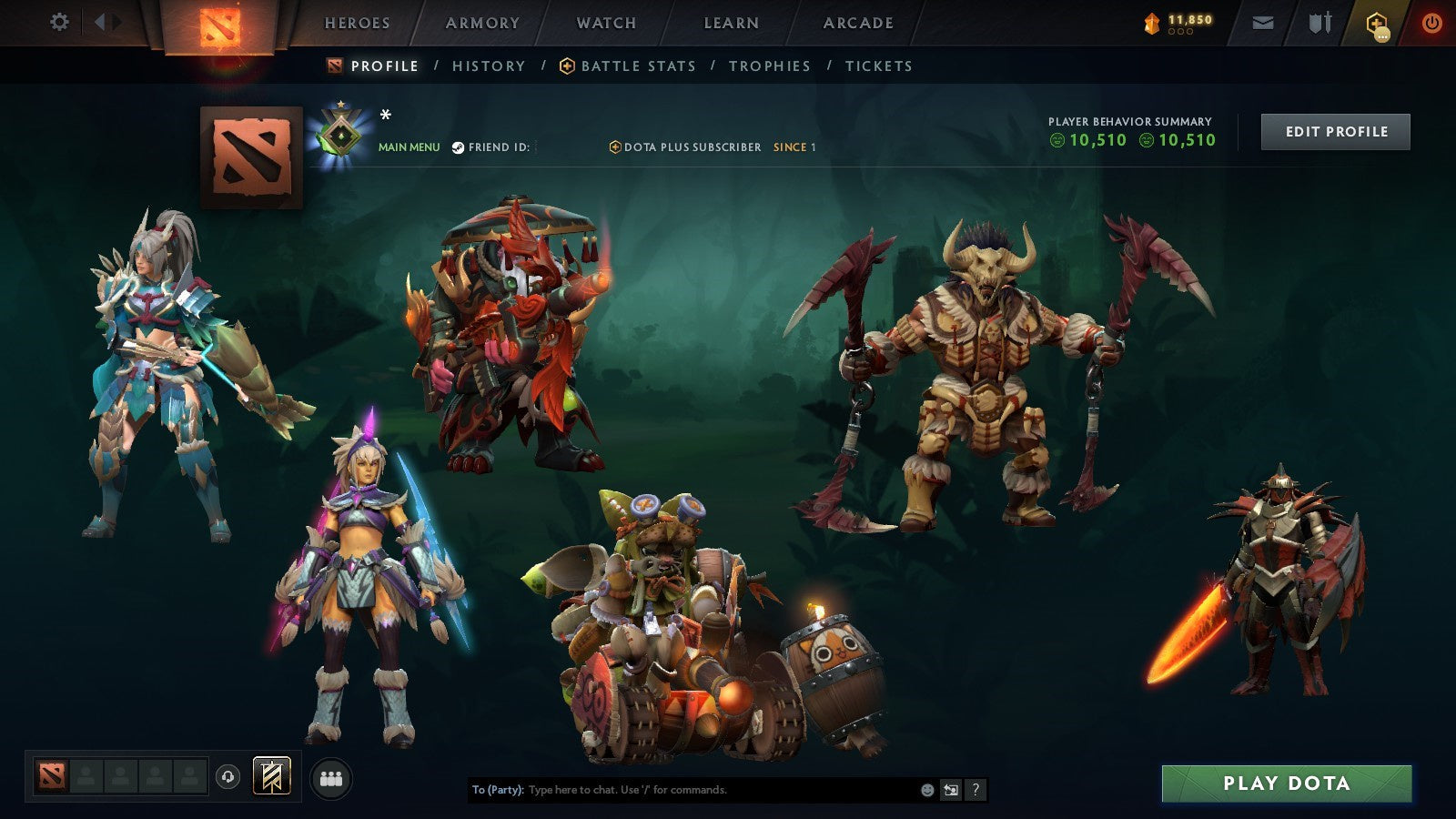Toggle voice chat with the headset icon
The width and height of the screenshot is (1456, 819).
tap(228, 777)
